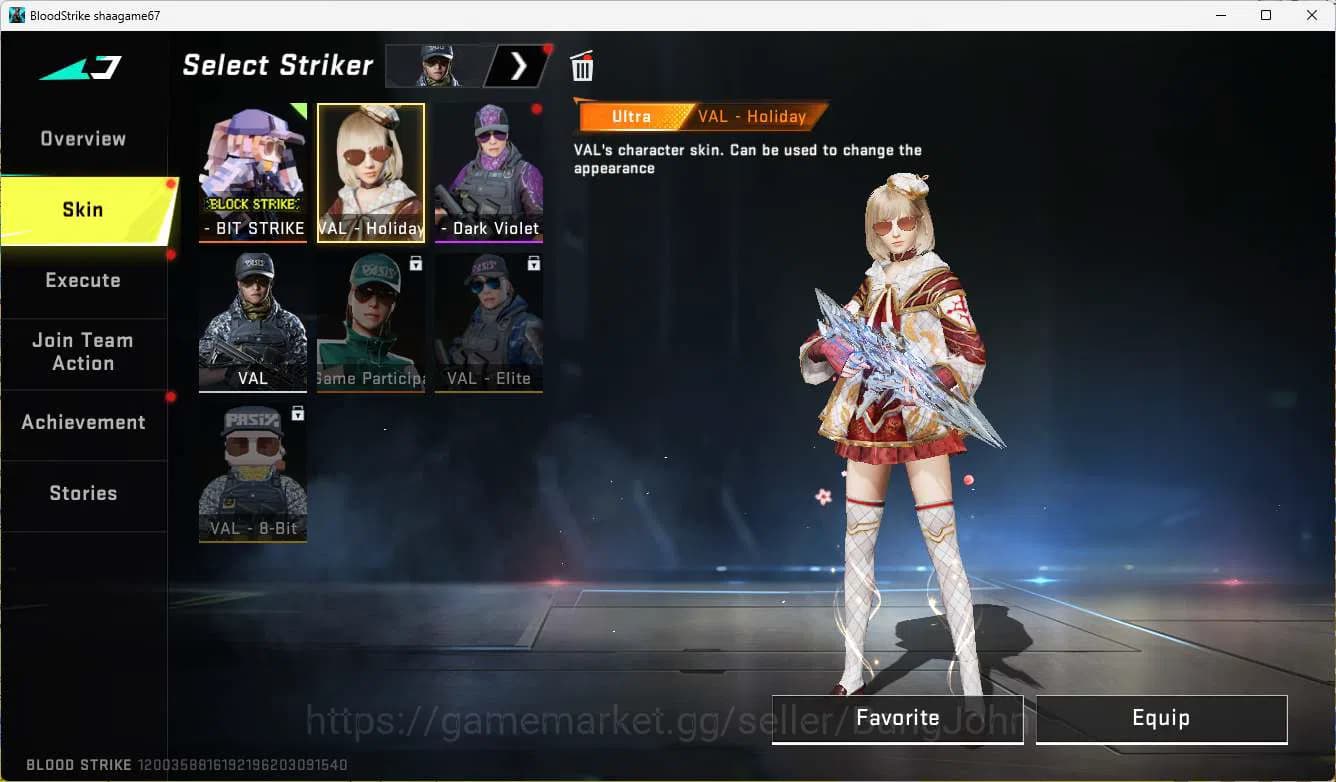Screen dimensions: 1336x782
Task: Select the VAL - Holiday skin thumbnail
Action: (x=370, y=172)
